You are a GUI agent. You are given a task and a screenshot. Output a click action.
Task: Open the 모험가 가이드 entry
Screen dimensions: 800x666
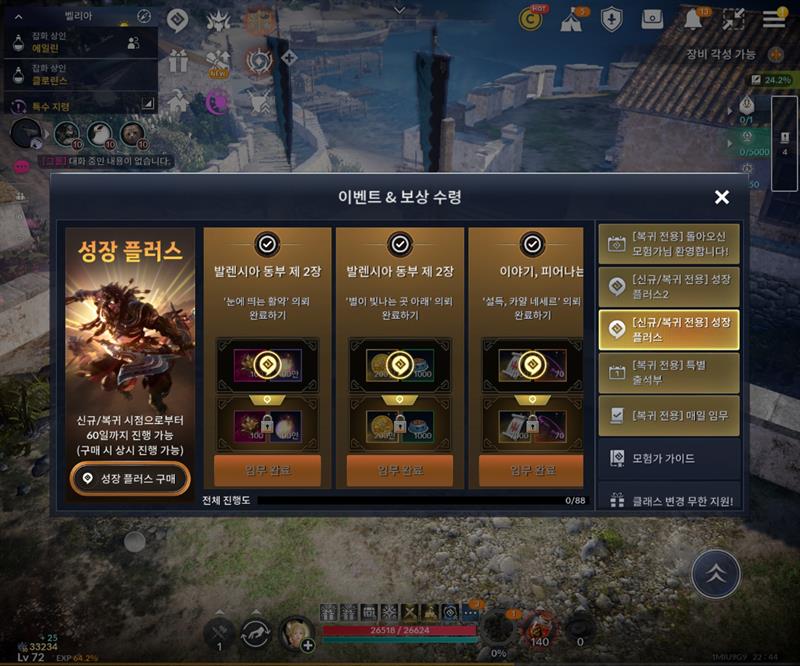tap(669, 458)
